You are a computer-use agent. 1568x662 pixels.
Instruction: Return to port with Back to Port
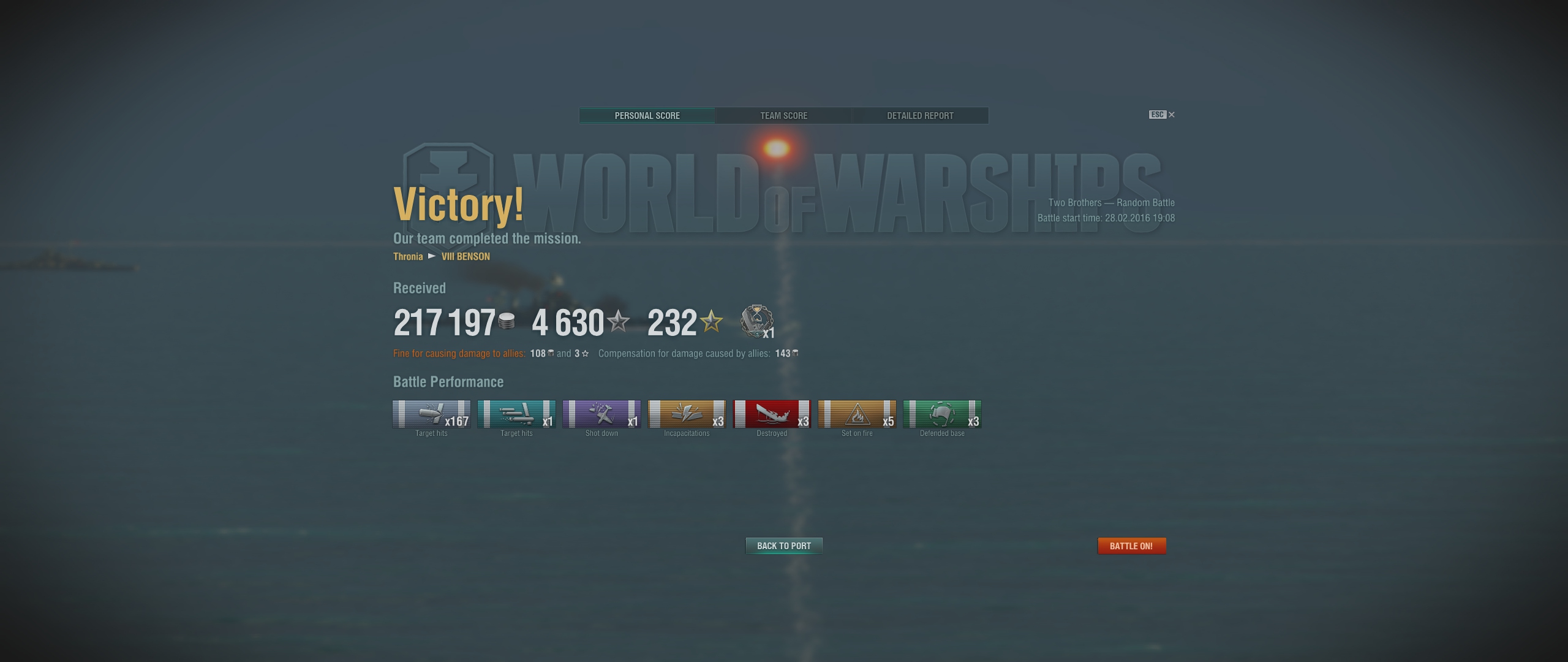(x=783, y=546)
